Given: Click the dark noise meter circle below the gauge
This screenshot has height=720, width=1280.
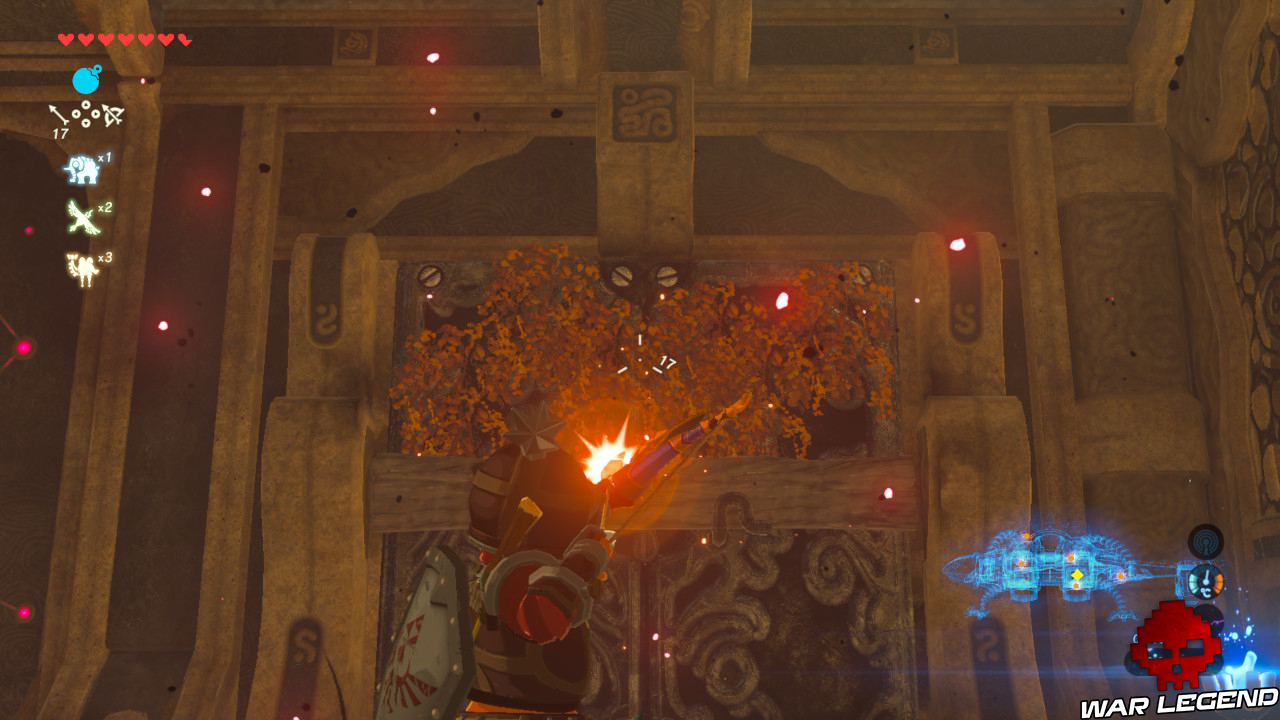Looking at the screenshot, I should 1210,619.
